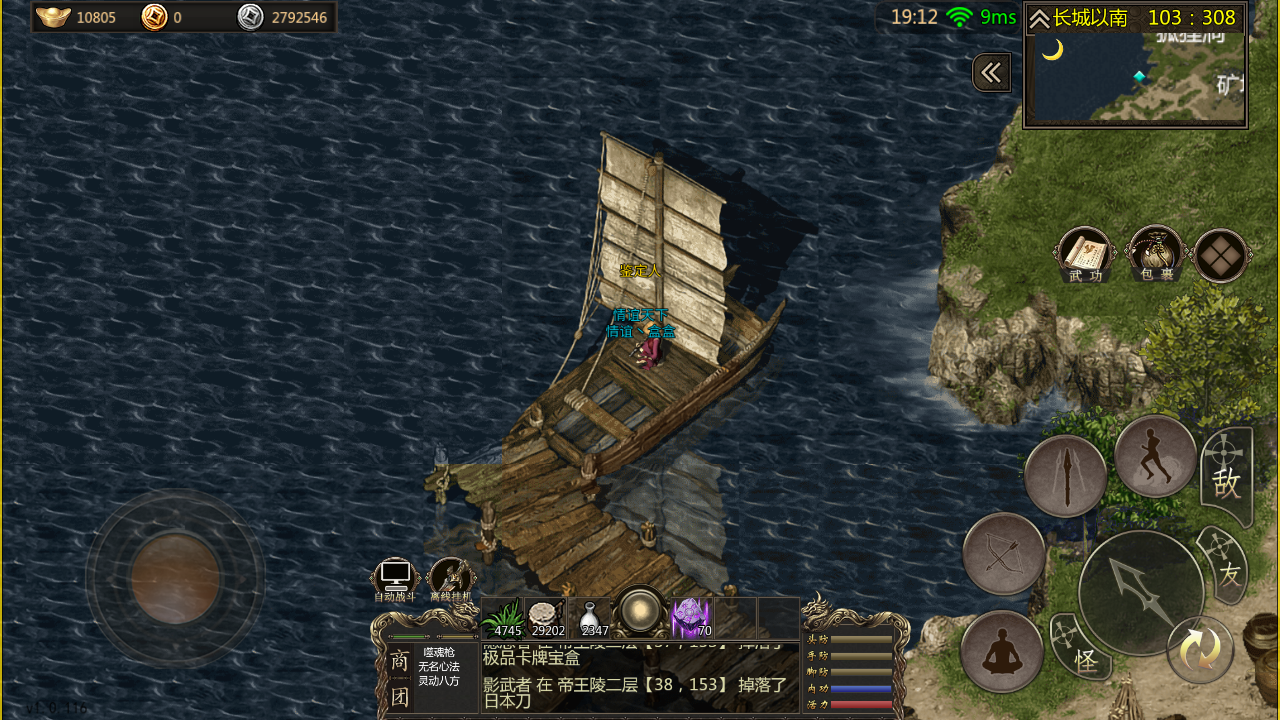1280x720 pixels.
Task: Tap the glowing central orb button
Action: tap(640, 610)
